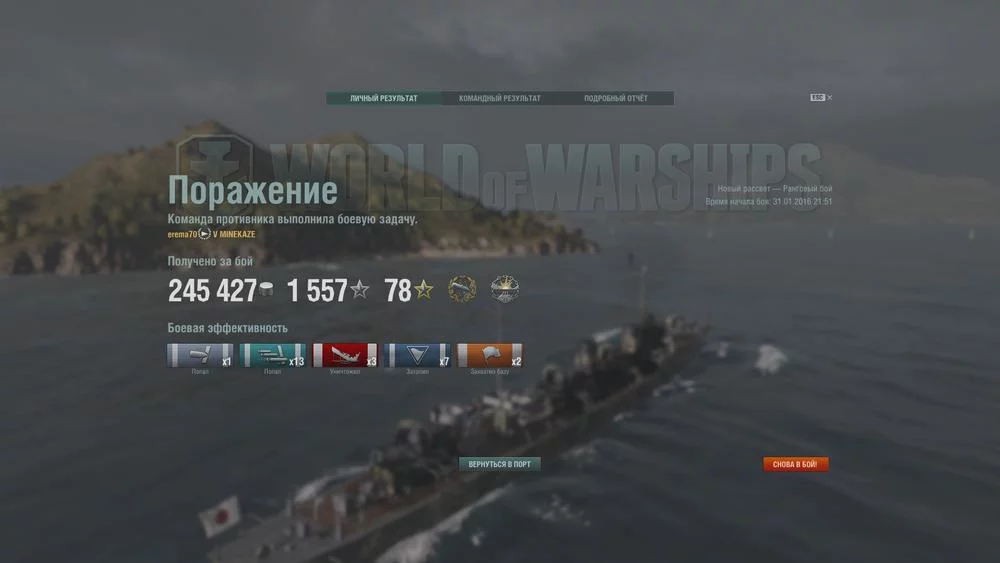This screenshot has width=1000, height=563.
Task: Select the red Уничтожил aircraft ribbon
Action: tap(344, 356)
